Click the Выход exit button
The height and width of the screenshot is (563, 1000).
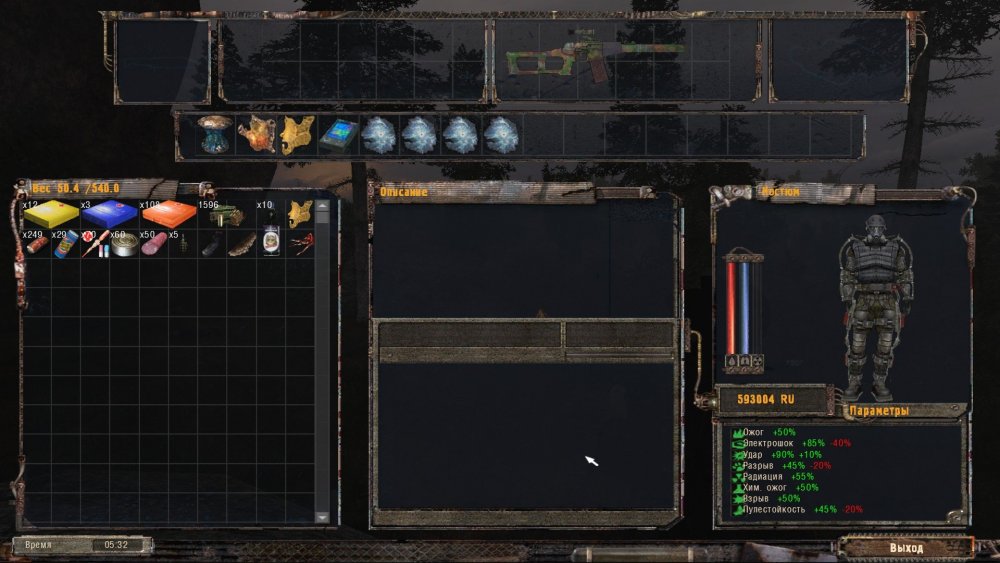tap(906, 547)
